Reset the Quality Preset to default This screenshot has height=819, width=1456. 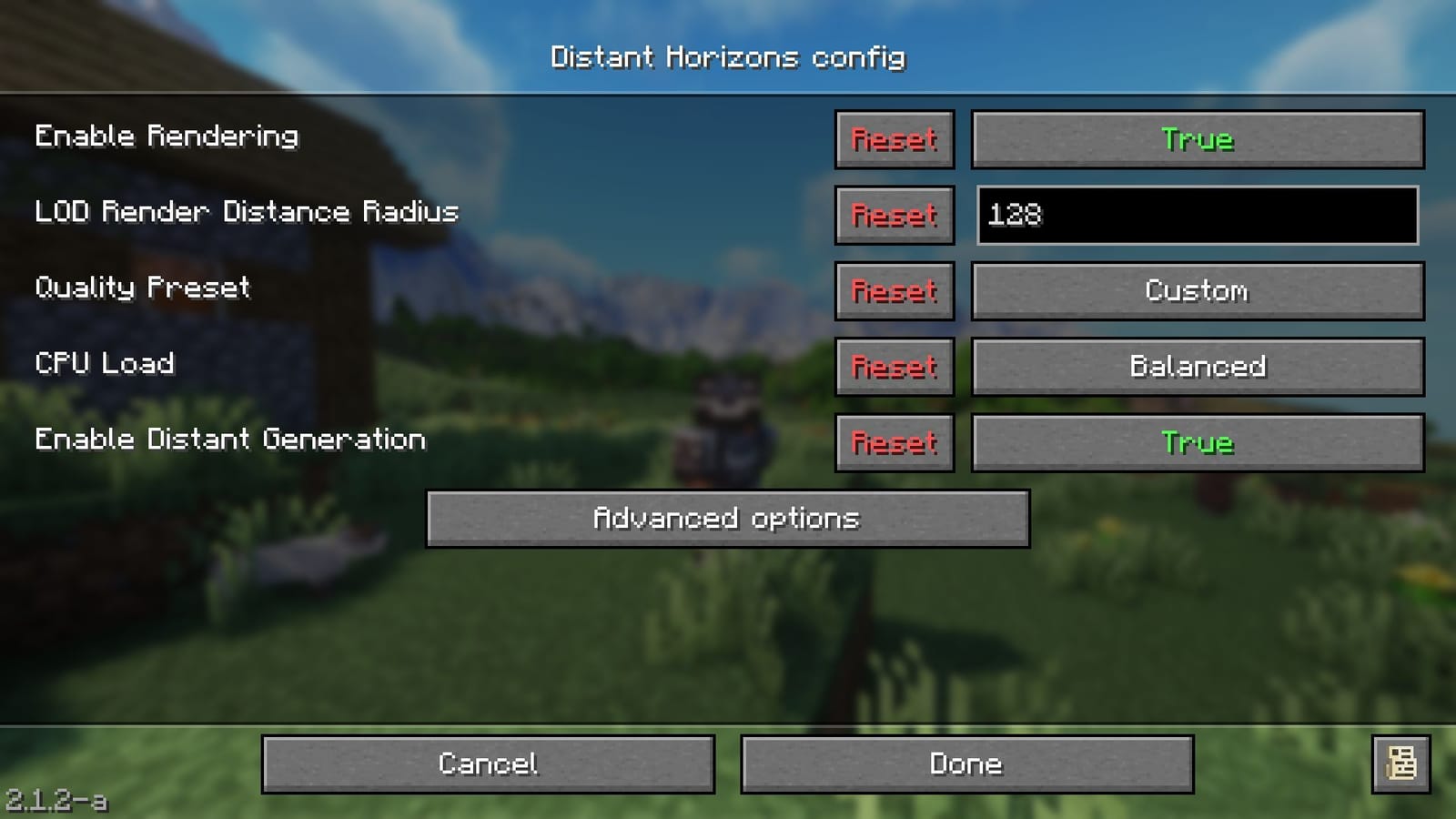point(893,291)
